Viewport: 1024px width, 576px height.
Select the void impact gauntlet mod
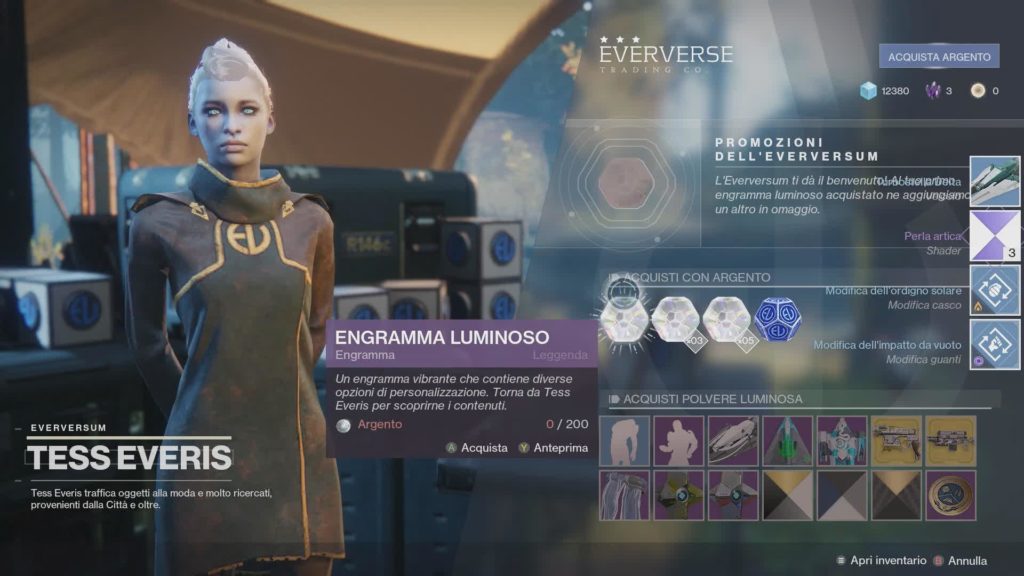coord(994,344)
